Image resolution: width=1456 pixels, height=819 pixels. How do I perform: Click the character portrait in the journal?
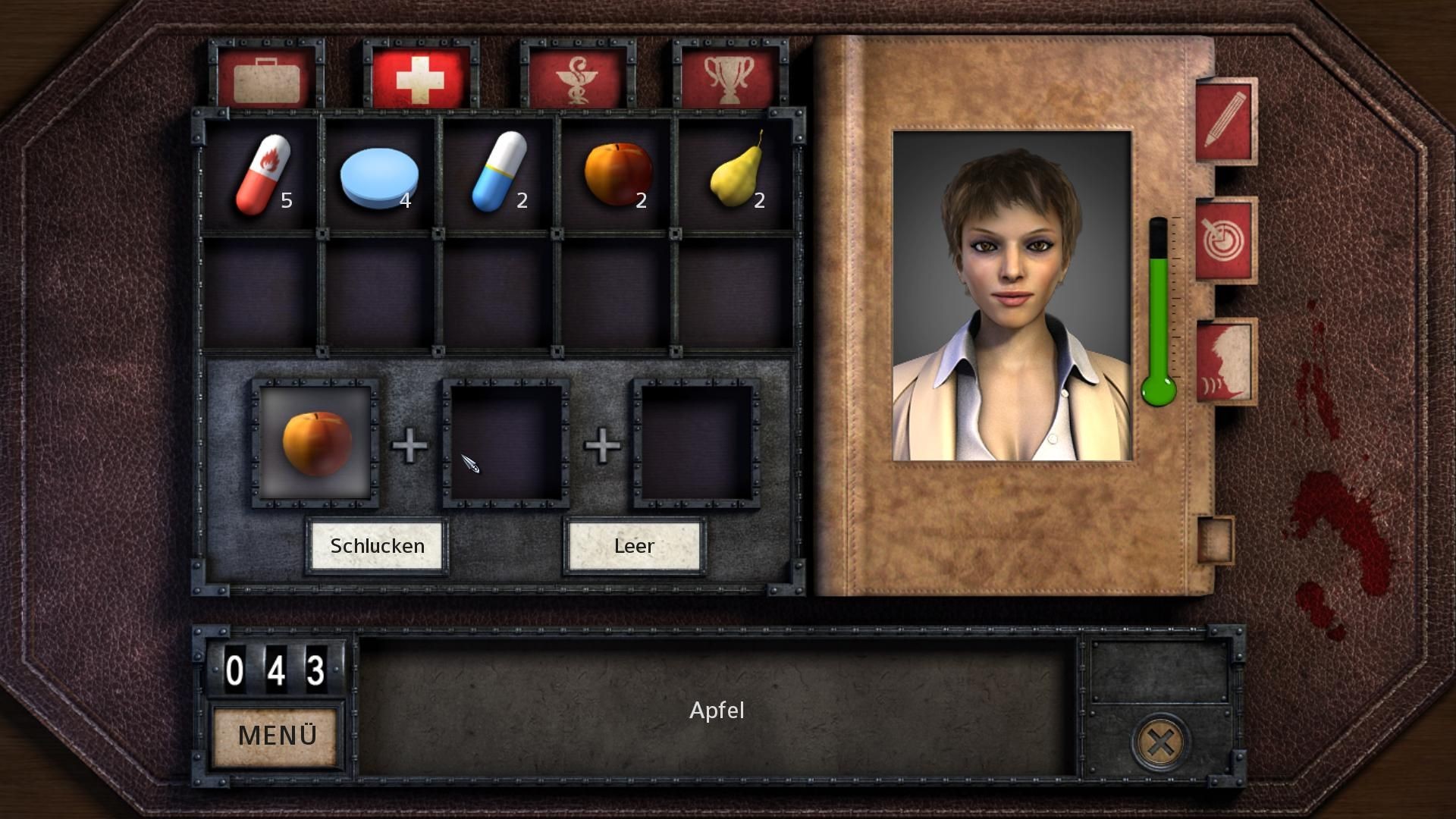click(1012, 296)
